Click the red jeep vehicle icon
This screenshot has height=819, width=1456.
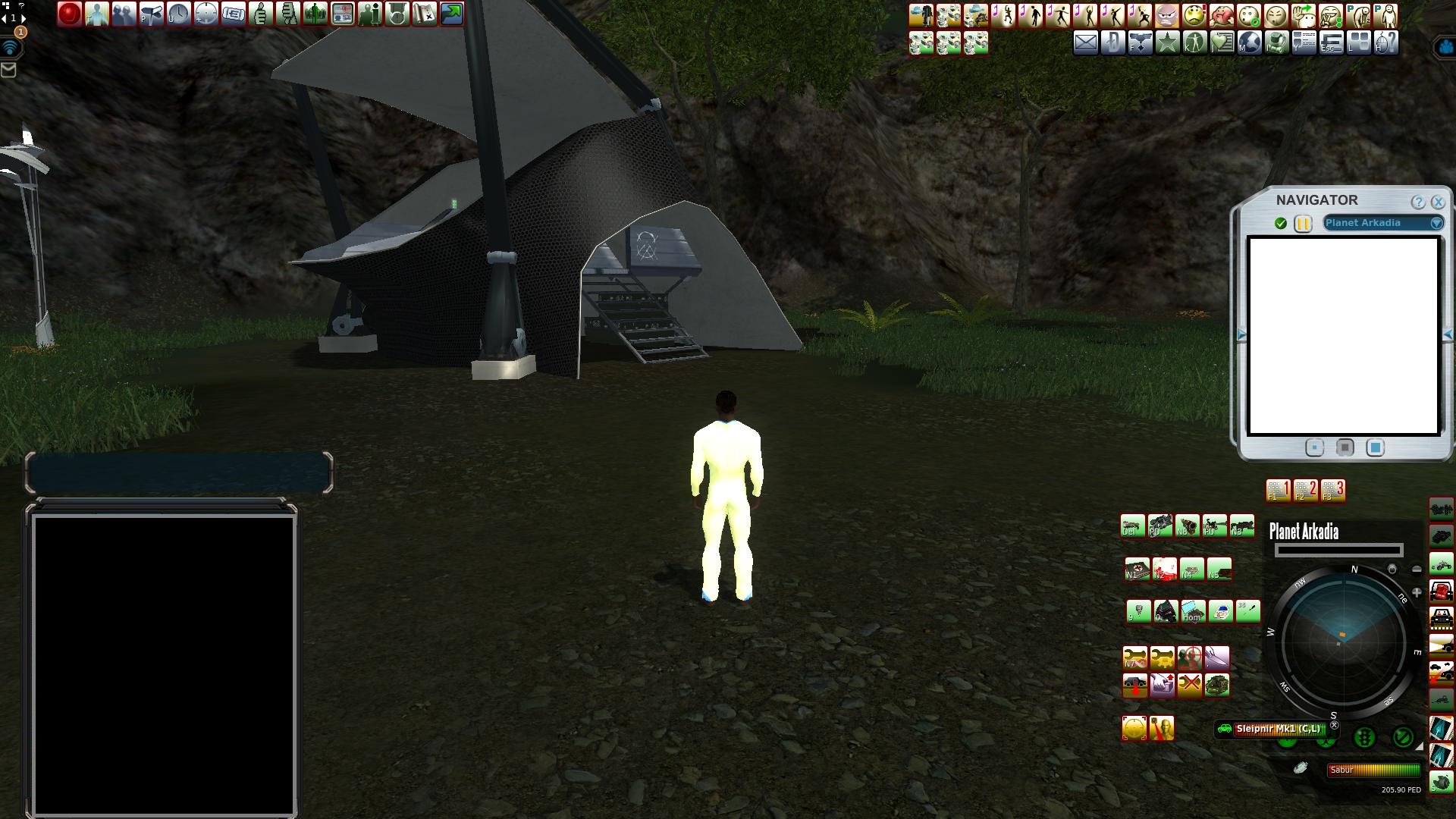(x=1441, y=590)
